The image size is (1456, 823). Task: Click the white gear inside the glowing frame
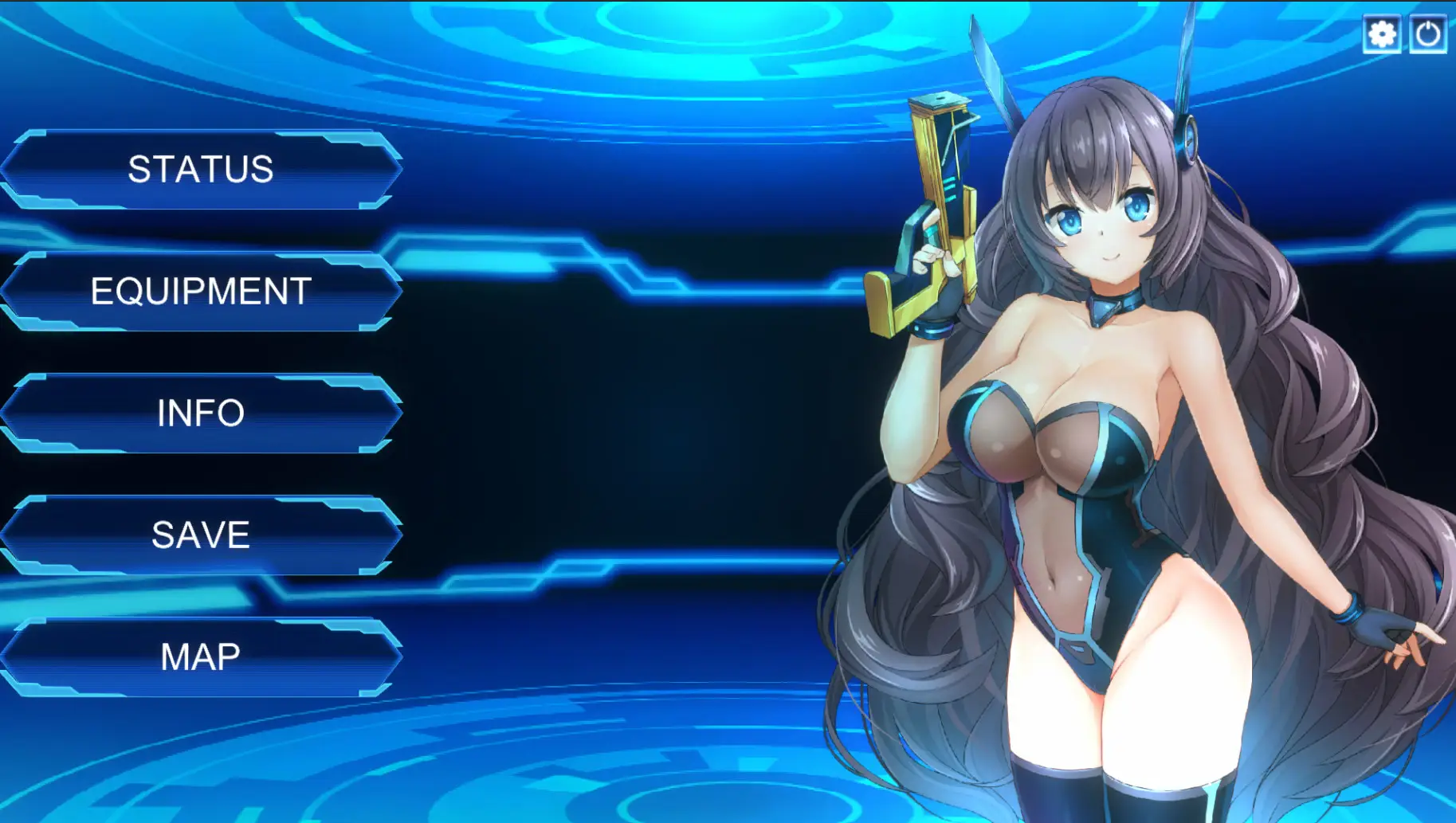point(1381,35)
